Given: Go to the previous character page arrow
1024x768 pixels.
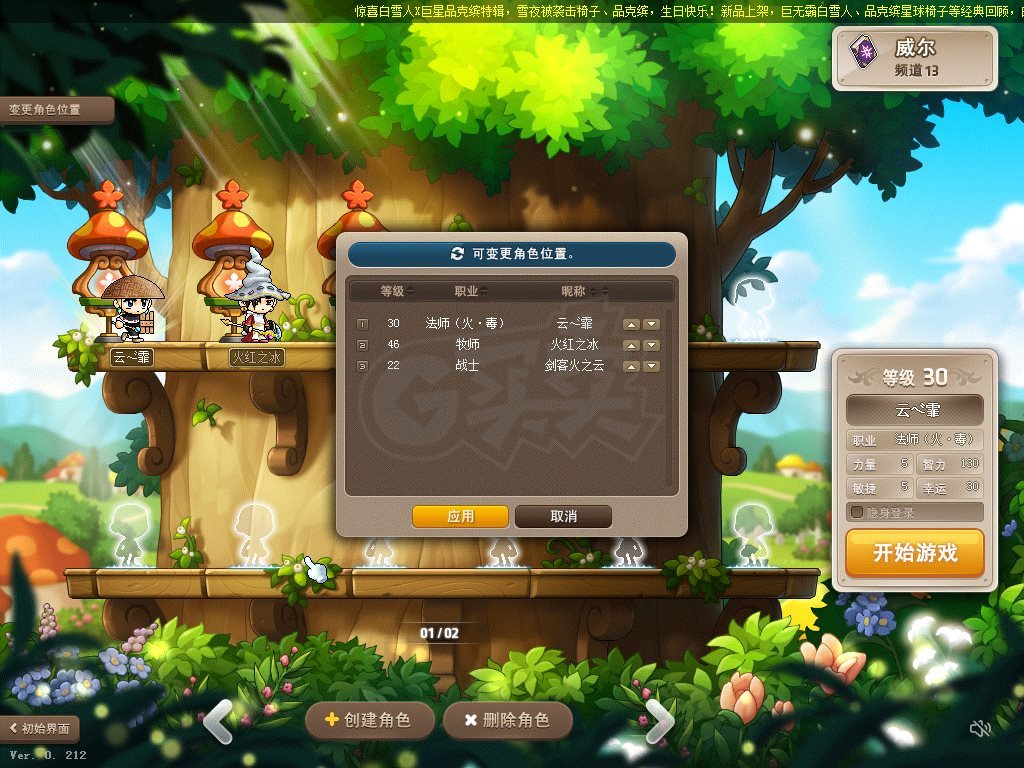Looking at the screenshot, I should pyautogui.click(x=219, y=721).
